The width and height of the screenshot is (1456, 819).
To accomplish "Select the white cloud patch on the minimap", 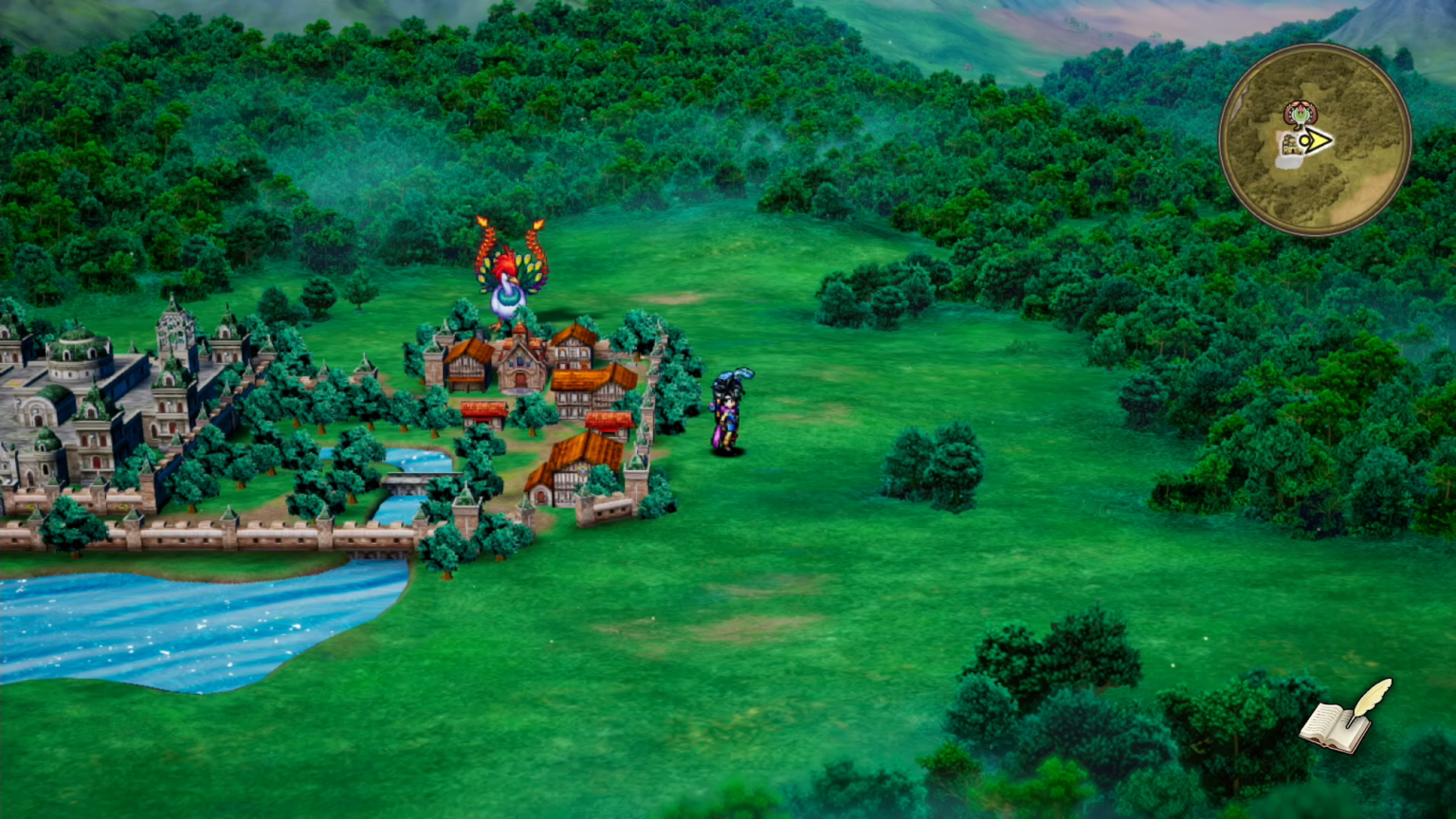I will 1287,163.
